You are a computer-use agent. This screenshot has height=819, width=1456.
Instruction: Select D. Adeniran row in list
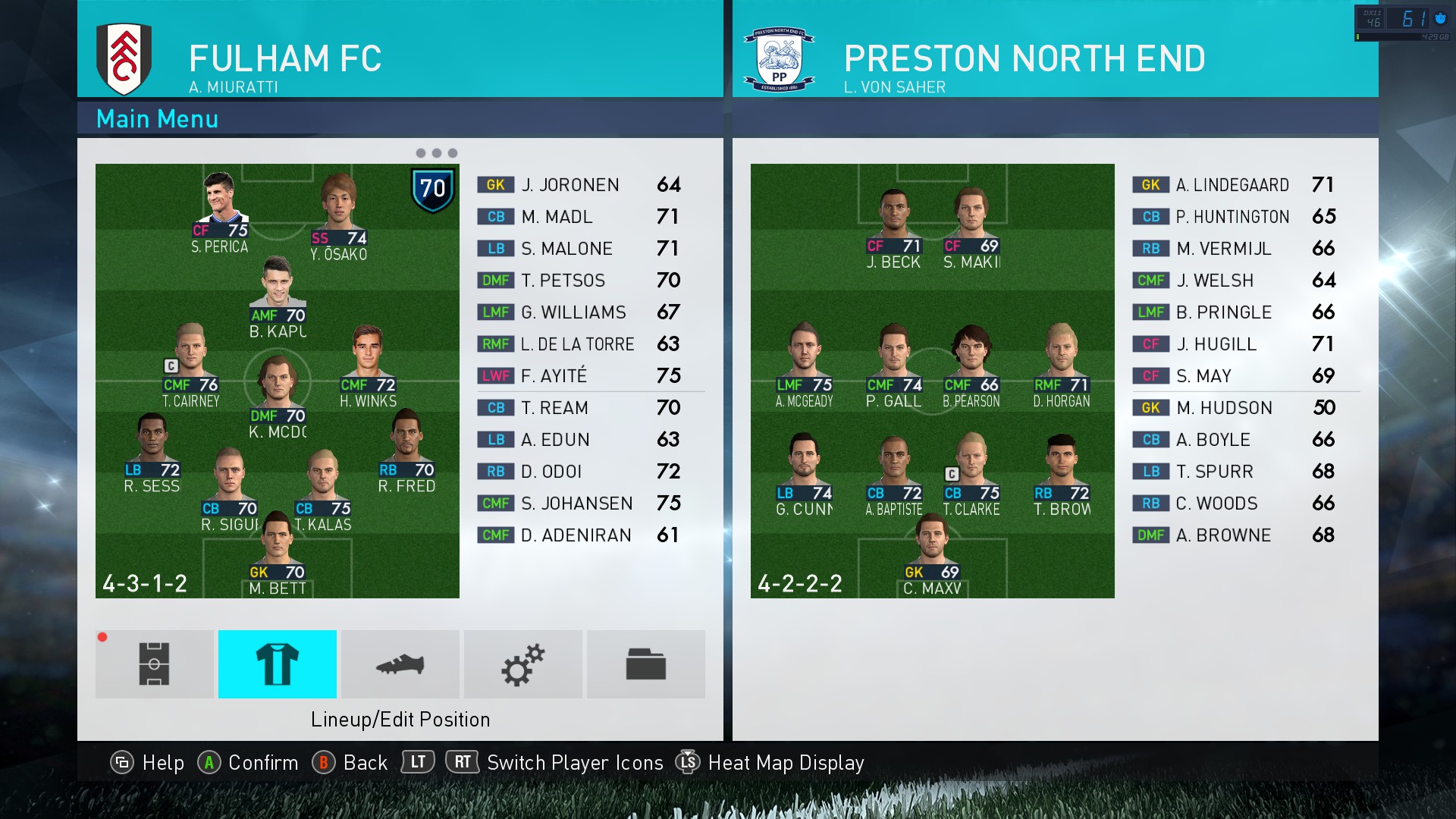pyautogui.click(x=579, y=535)
